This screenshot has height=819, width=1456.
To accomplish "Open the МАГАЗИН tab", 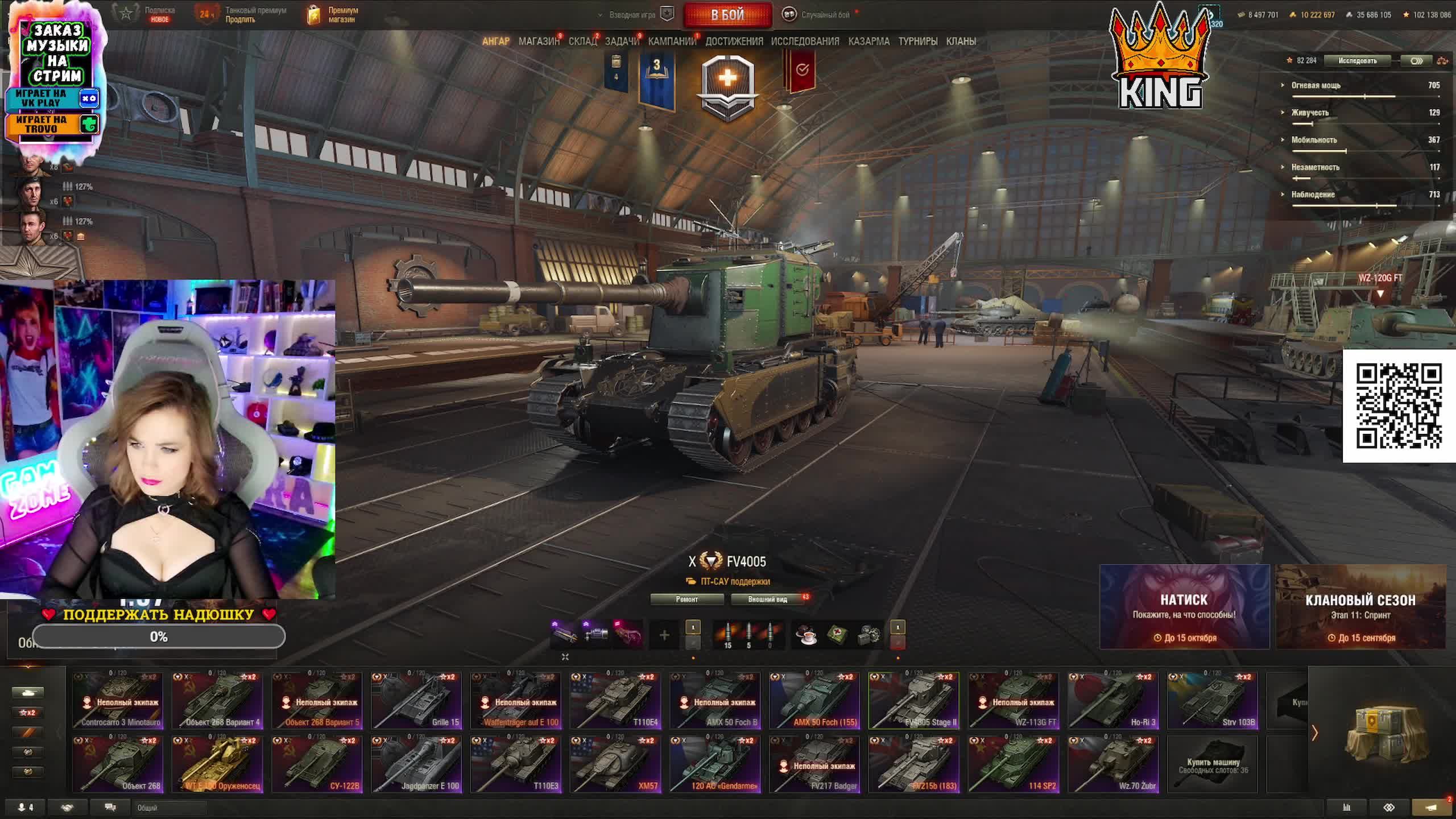I will 539,42.
